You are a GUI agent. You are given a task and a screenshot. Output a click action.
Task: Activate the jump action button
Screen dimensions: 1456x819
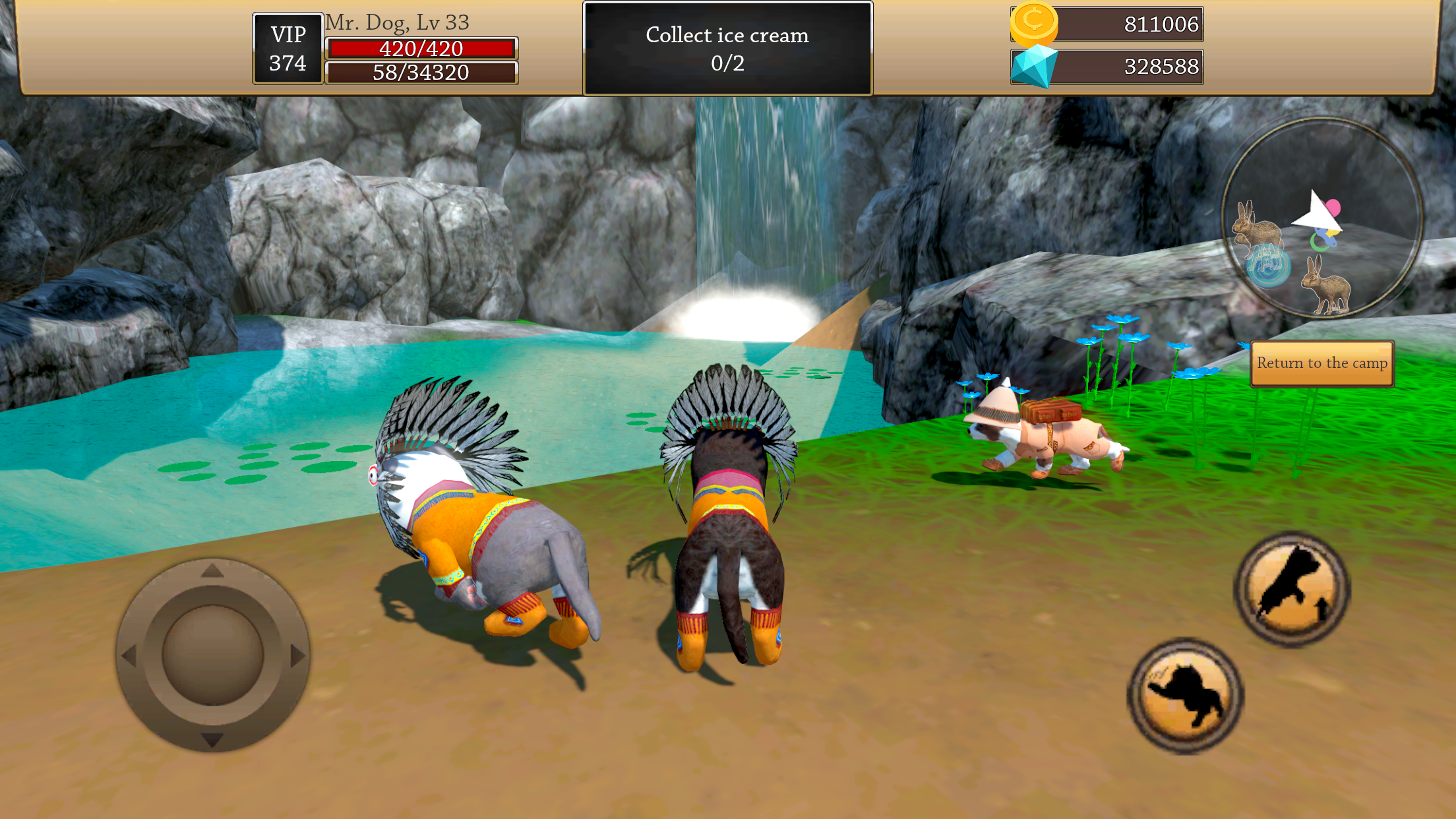pyautogui.click(x=1292, y=589)
